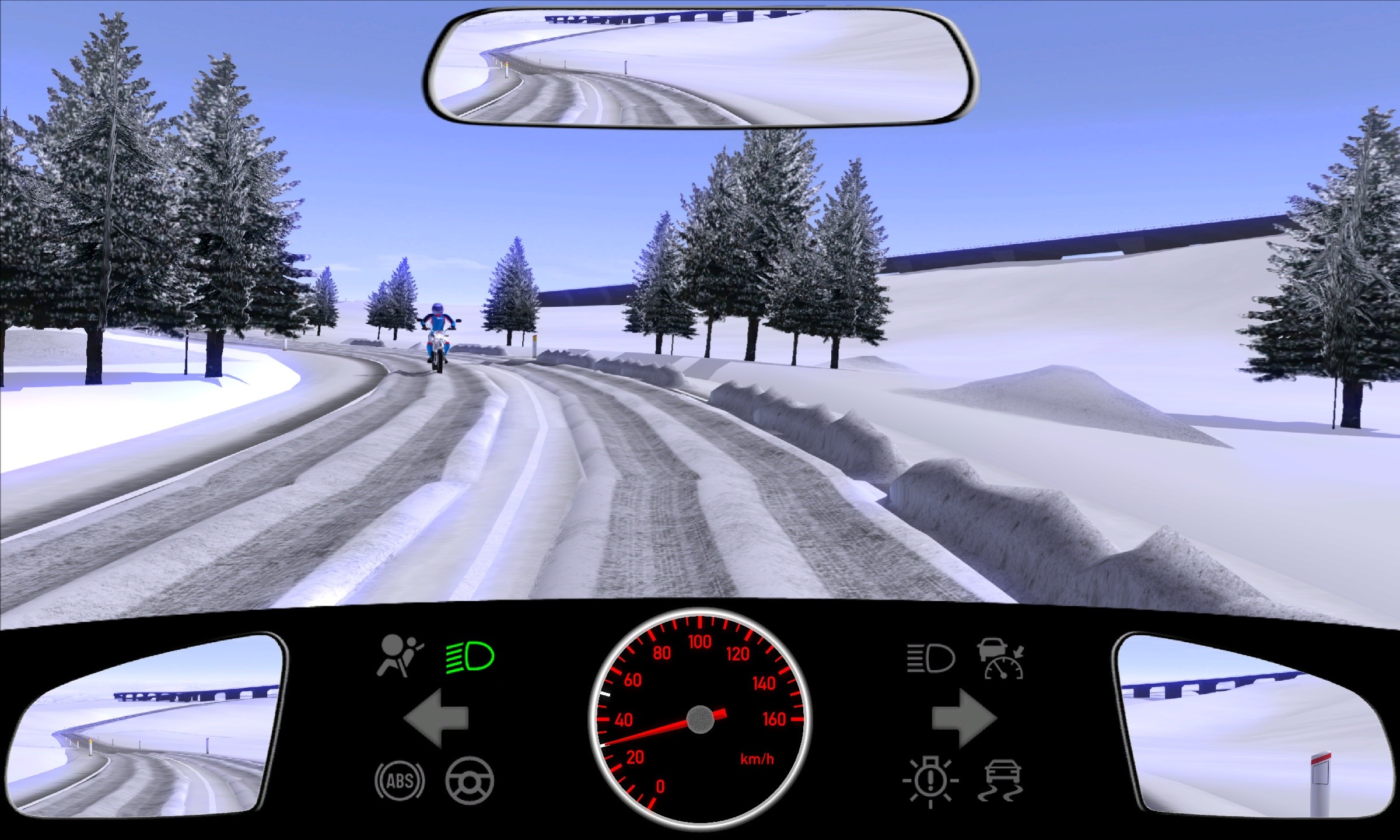Viewport: 1400px width, 840px height.
Task: Activate the right turn signal arrow
Action: [964, 719]
